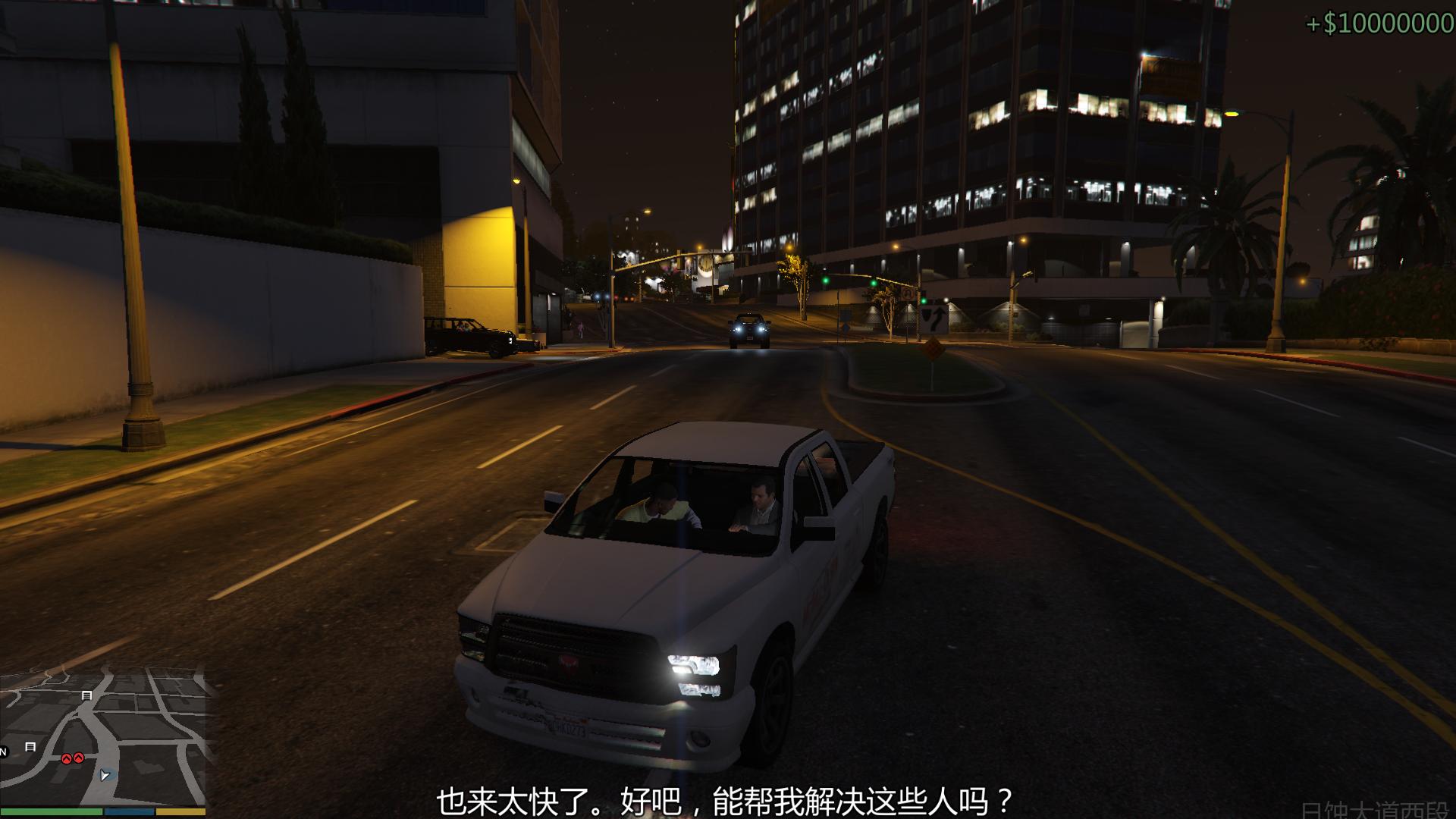Select the red enemy blip nearest the player arrow

coord(79,758)
